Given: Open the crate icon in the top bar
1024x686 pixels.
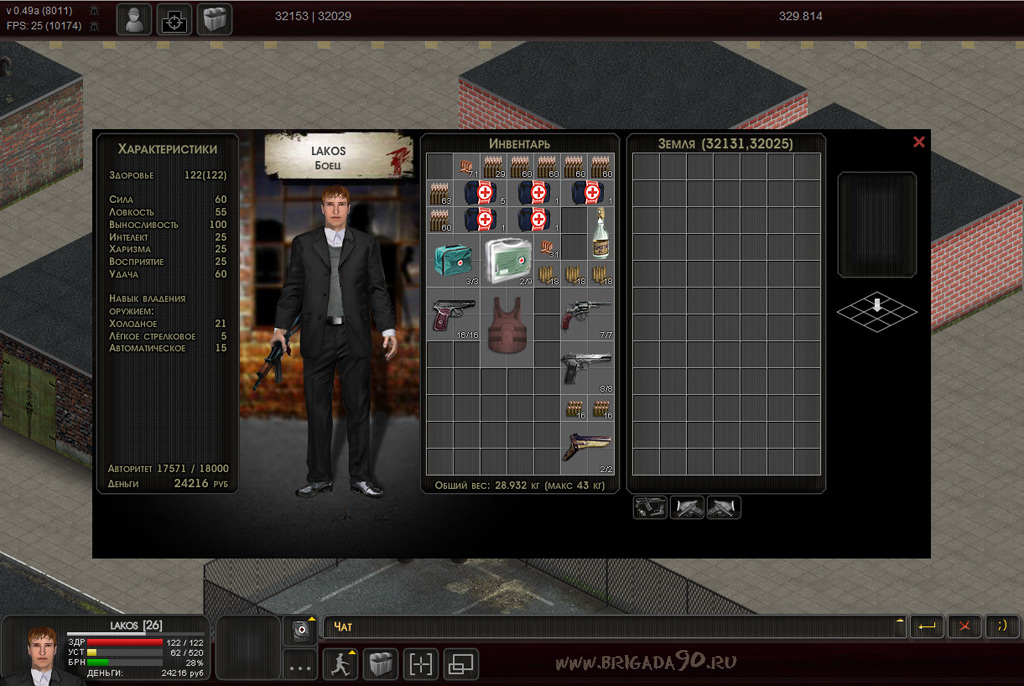Looking at the screenshot, I should coord(214,19).
